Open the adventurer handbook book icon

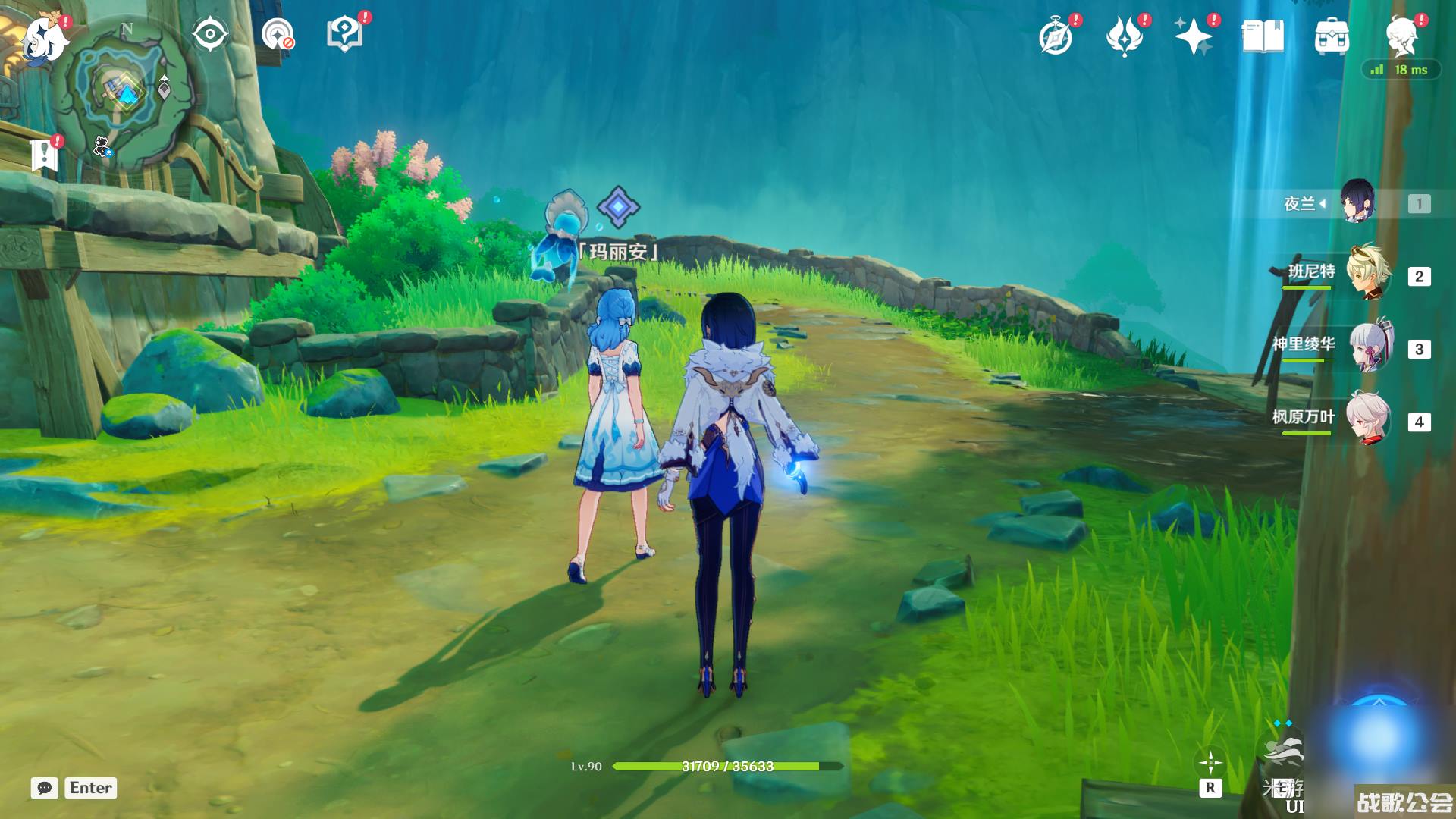click(x=1263, y=36)
